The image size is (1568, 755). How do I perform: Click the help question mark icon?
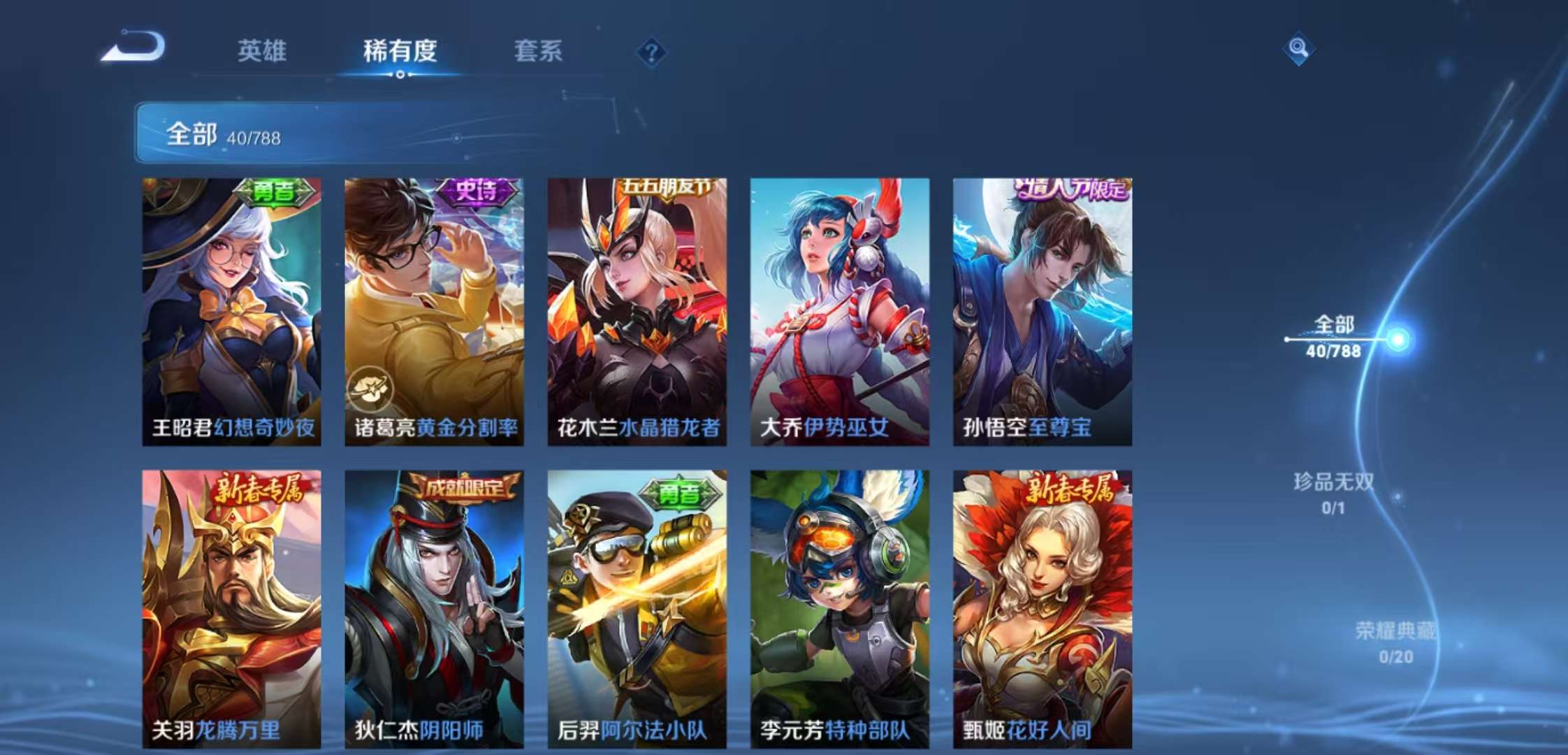[651, 50]
